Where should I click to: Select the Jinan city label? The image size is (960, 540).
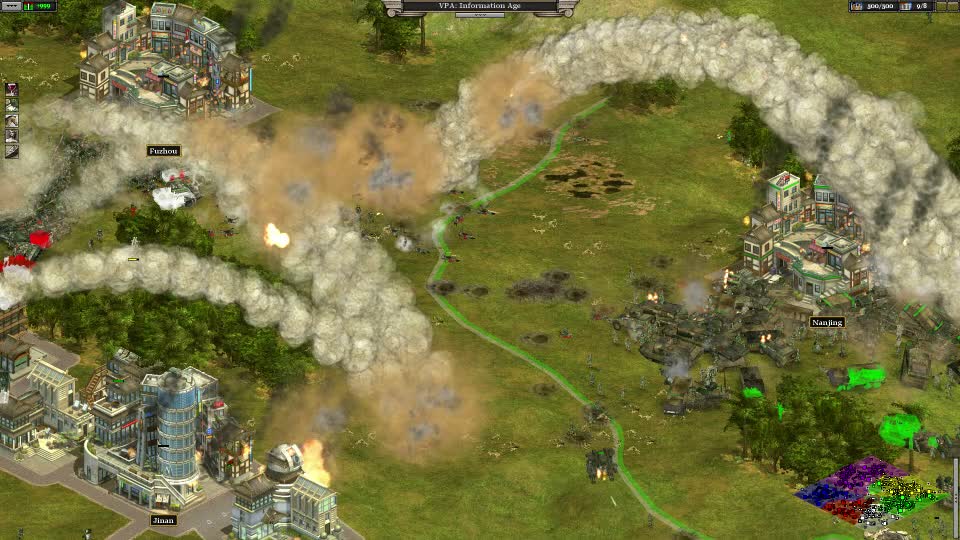pyautogui.click(x=162, y=520)
